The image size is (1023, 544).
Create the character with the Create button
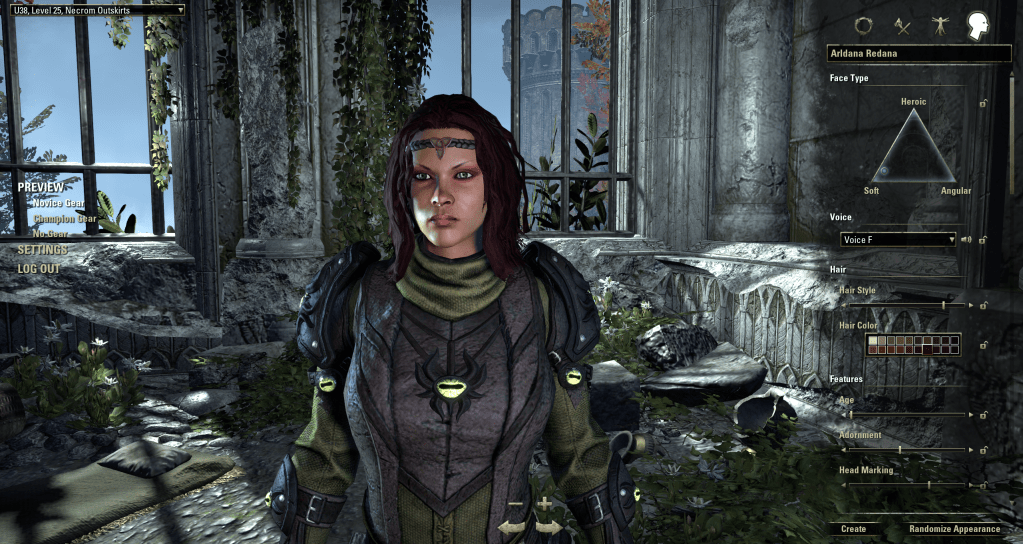click(x=853, y=529)
